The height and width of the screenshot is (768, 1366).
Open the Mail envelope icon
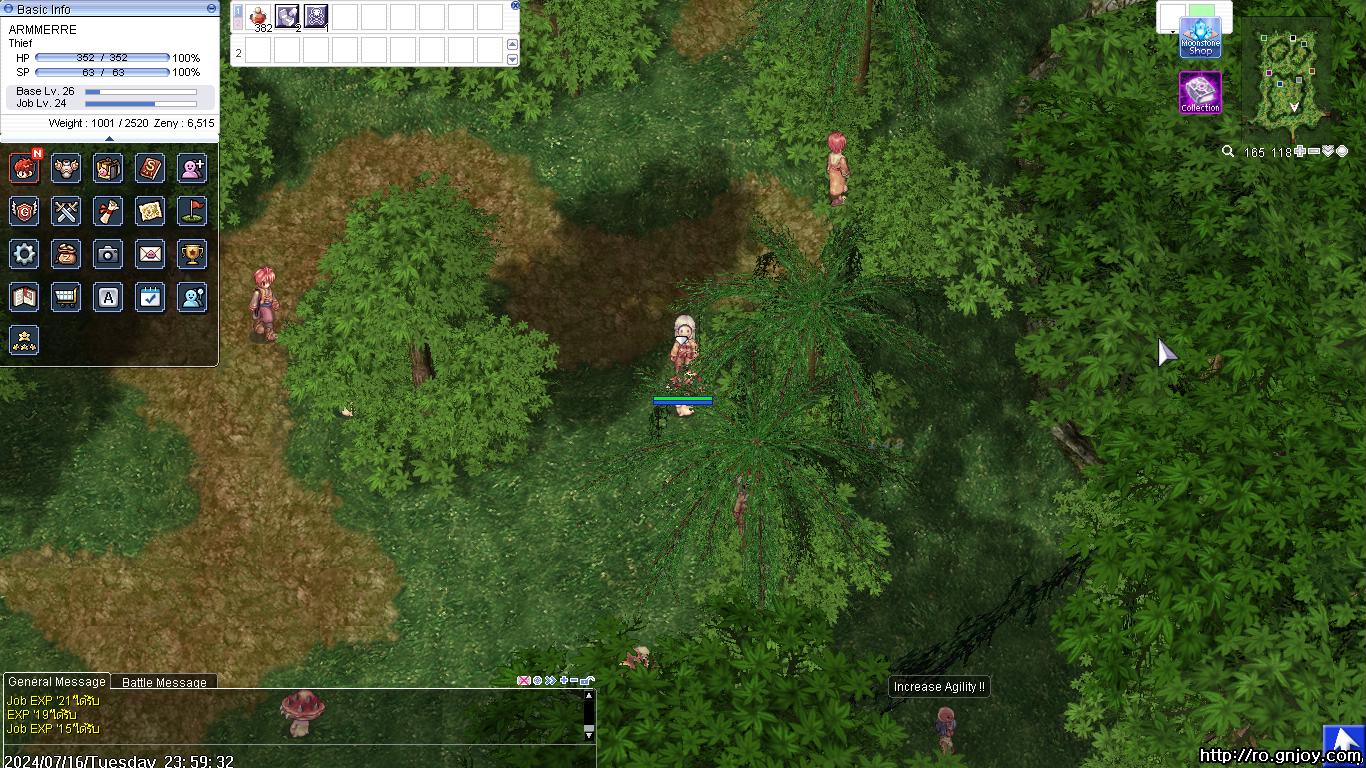pyautogui.click(x=150, y=254)
